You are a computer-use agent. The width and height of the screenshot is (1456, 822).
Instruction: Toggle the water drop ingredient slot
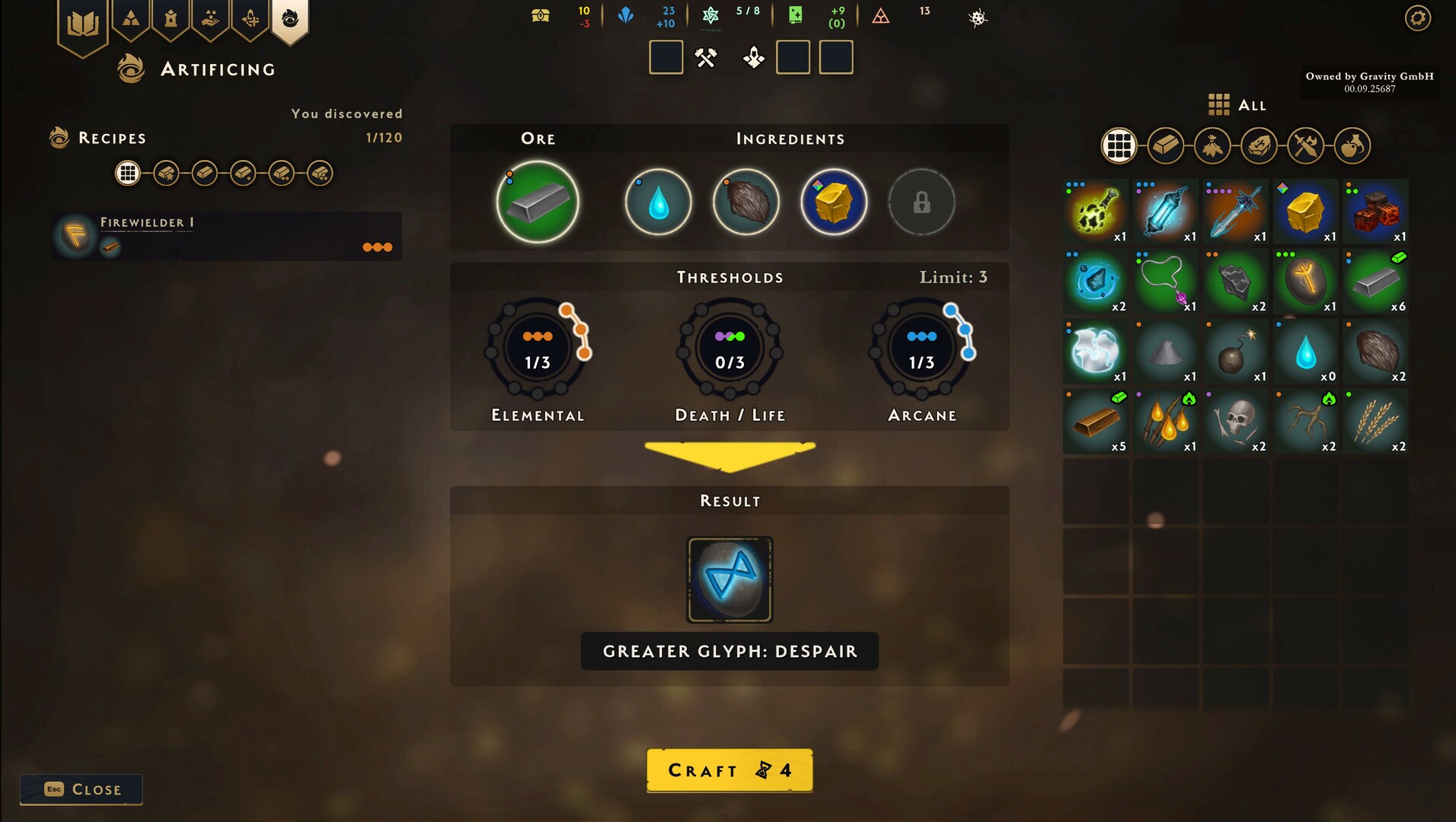tap(657, 202)
